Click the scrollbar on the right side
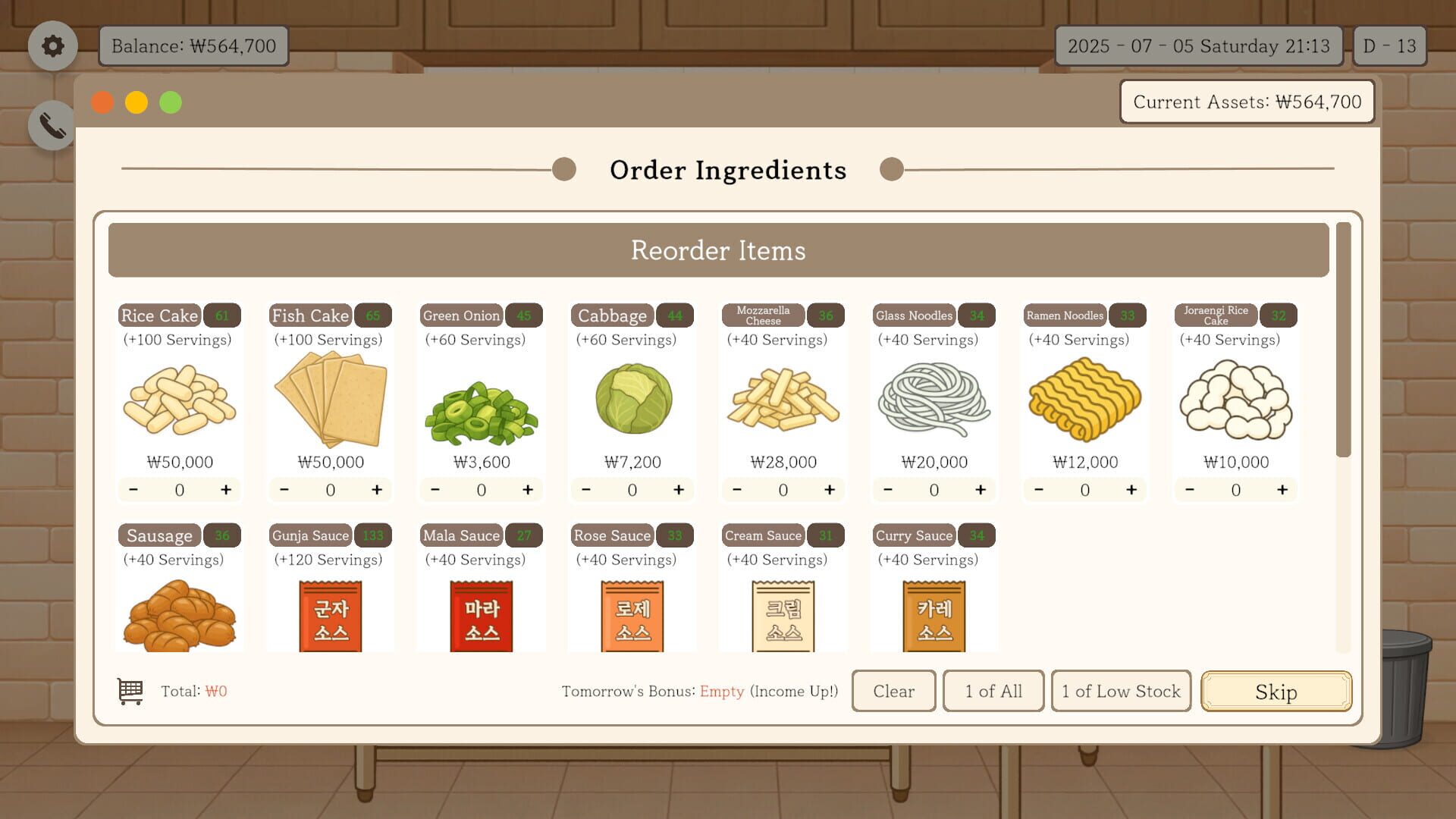This screenshot has height=819, width=1456. pyautogui.click(x=1342, y=334)
